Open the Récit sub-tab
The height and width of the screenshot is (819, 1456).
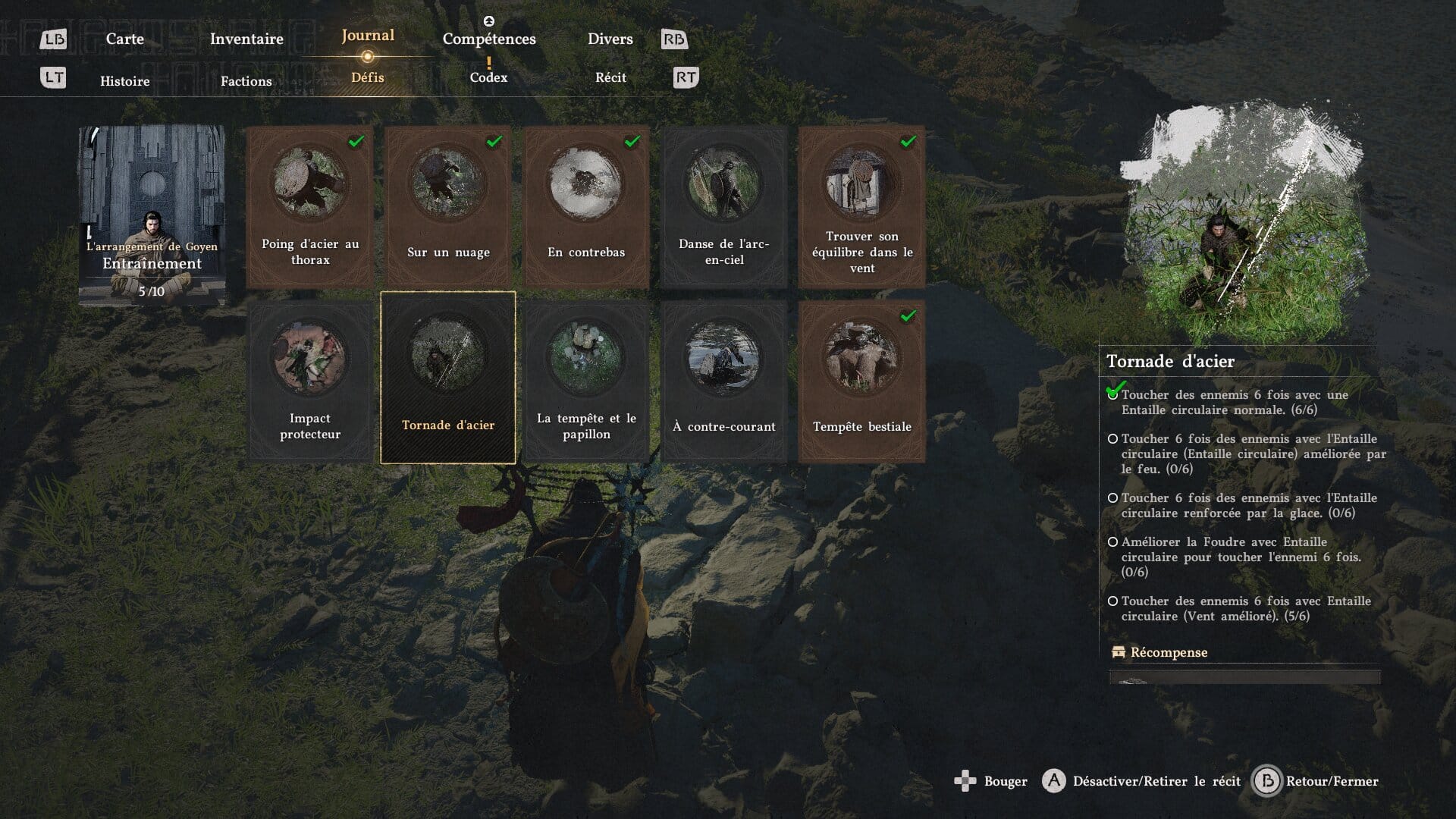610,77
